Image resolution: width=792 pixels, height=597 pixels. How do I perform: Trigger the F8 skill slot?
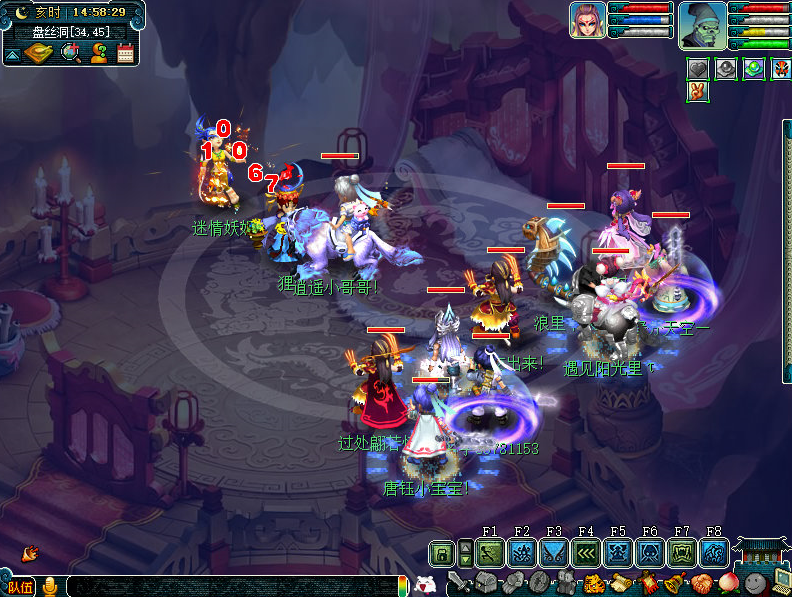coord(713,552)
